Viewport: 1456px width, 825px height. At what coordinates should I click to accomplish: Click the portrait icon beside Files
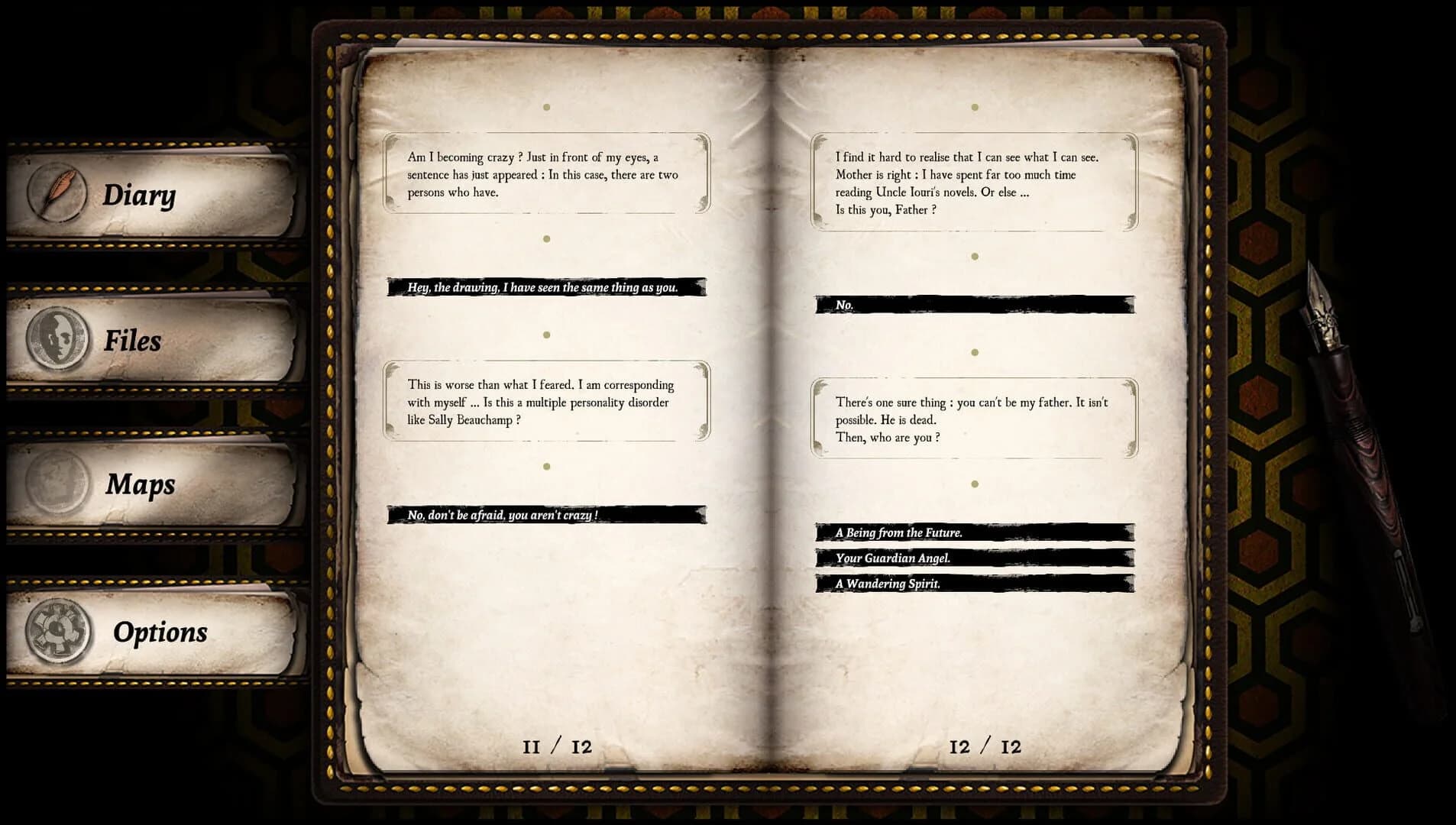(x=60, y=338)
